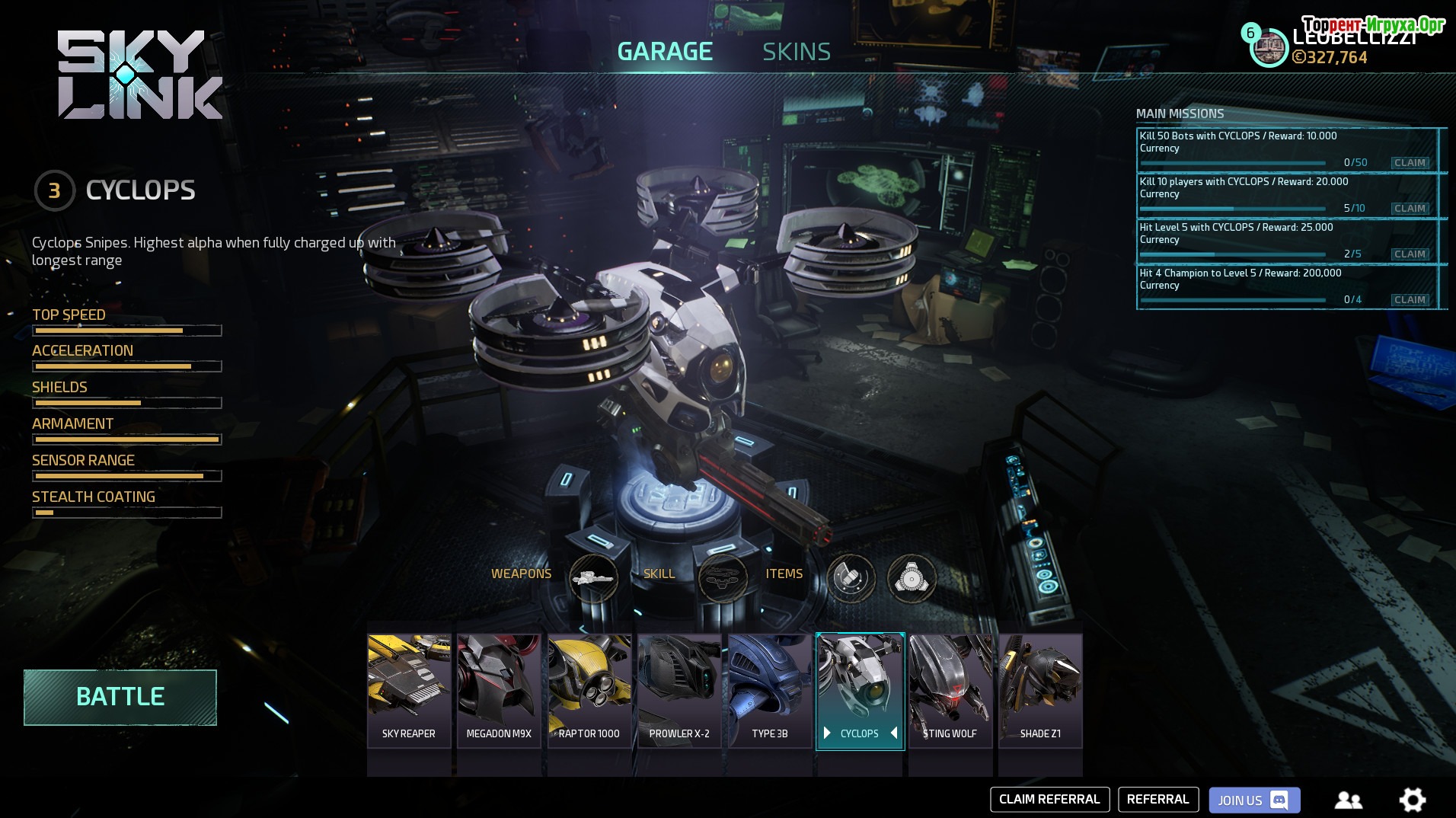
Task: Switch to the SKINS tab
Action: [x=796, y=52]
